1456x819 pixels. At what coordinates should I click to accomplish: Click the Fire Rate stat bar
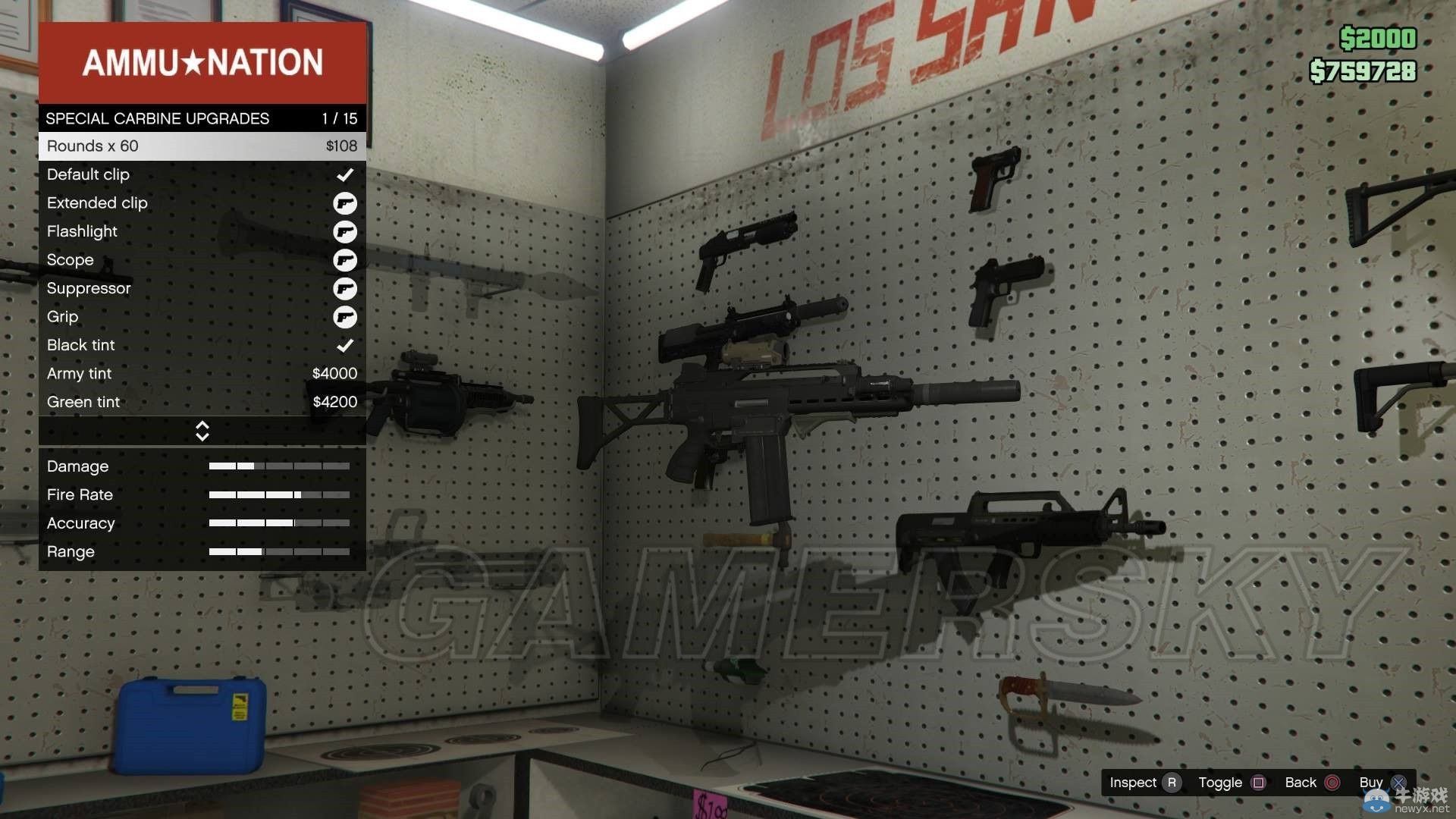pyautogui.click(x=281, y=494)
